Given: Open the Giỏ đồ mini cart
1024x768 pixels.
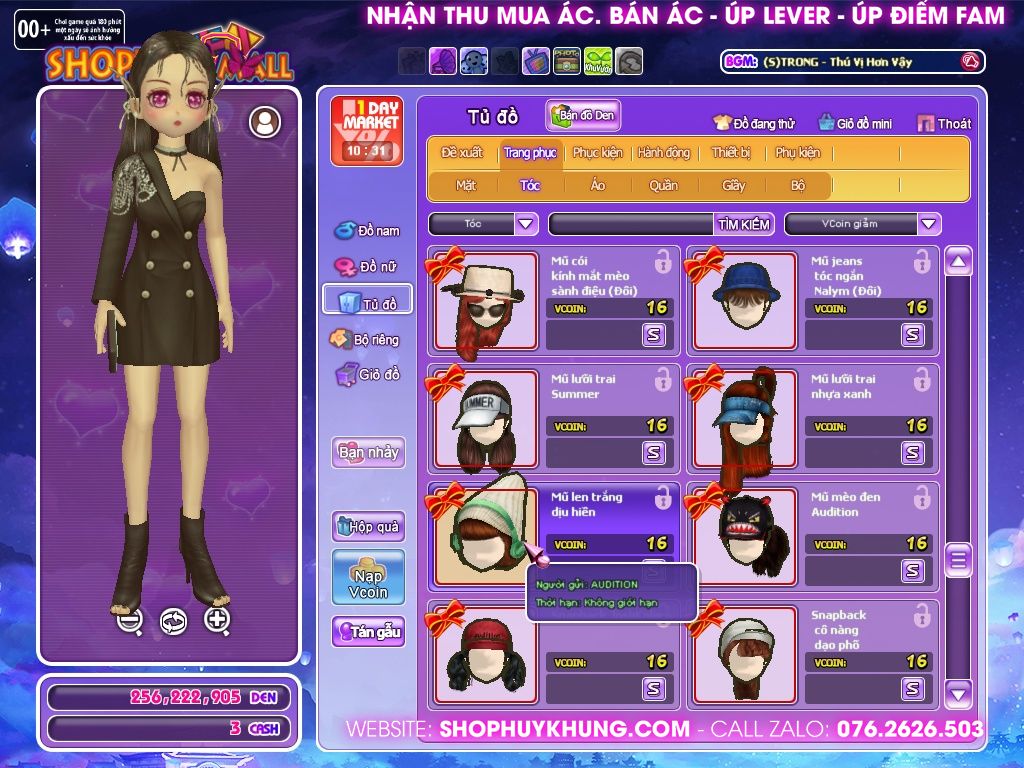Looking at the screenshot, I should tap(855, 124).
